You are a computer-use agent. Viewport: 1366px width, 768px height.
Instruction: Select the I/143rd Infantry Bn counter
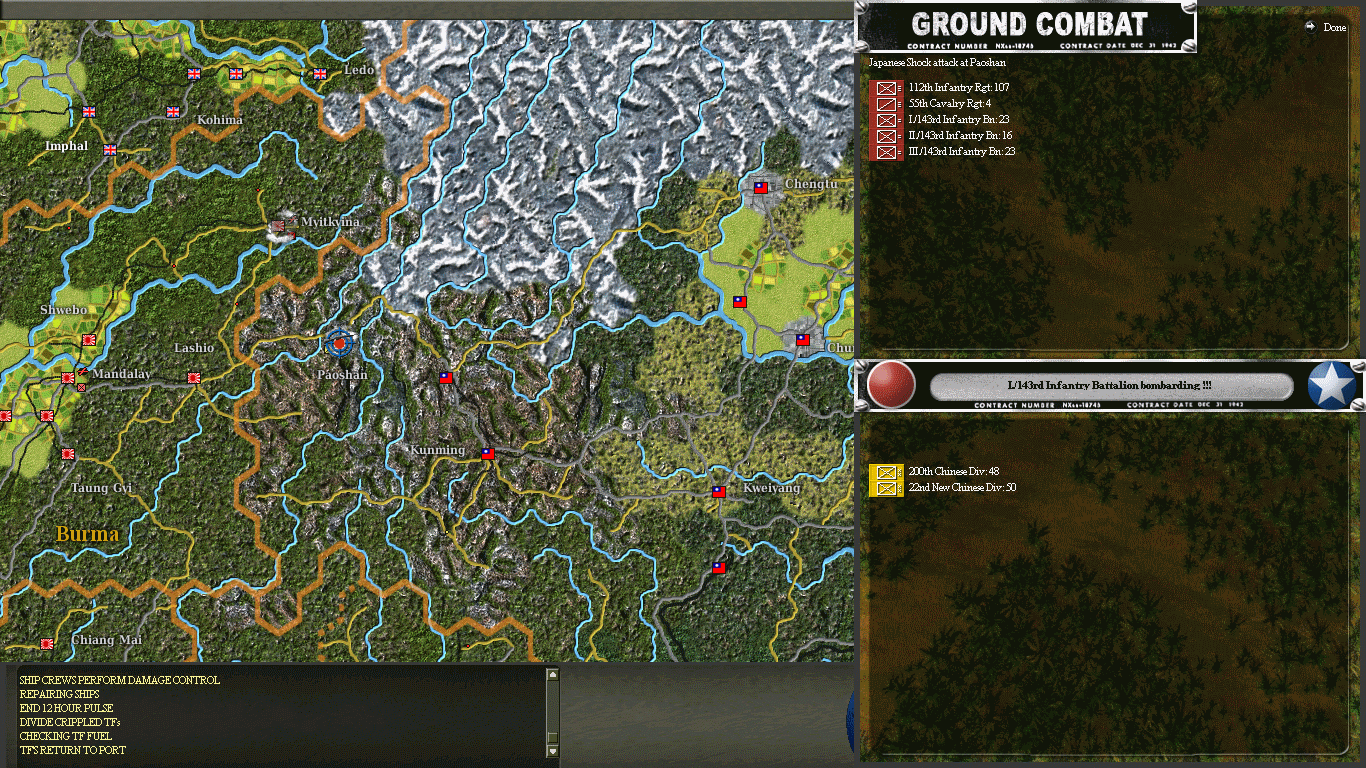click(885, 120)
